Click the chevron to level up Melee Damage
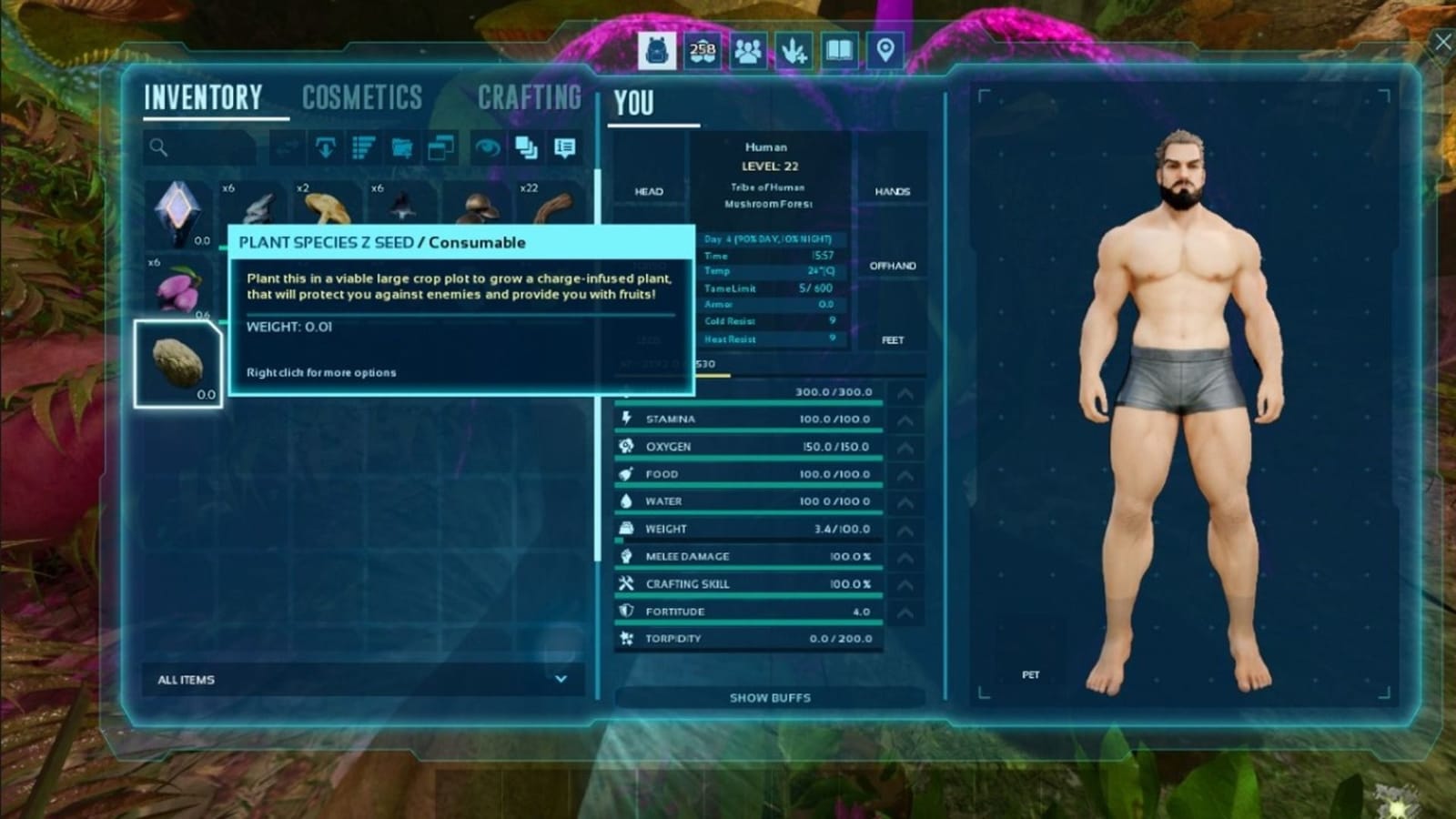 pyautogui.click(x=904, y=556)
